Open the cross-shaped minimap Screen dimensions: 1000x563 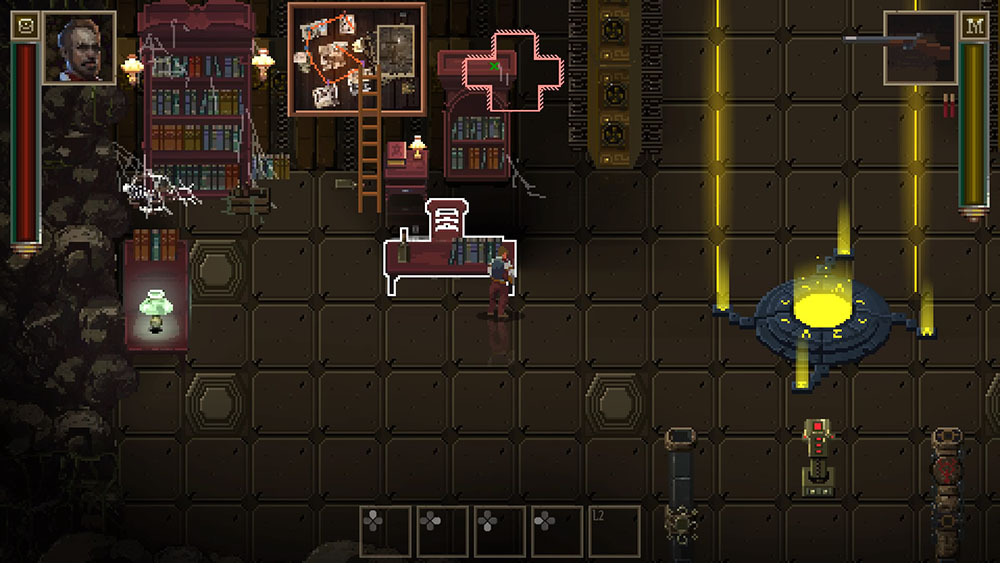pos(512,70)
